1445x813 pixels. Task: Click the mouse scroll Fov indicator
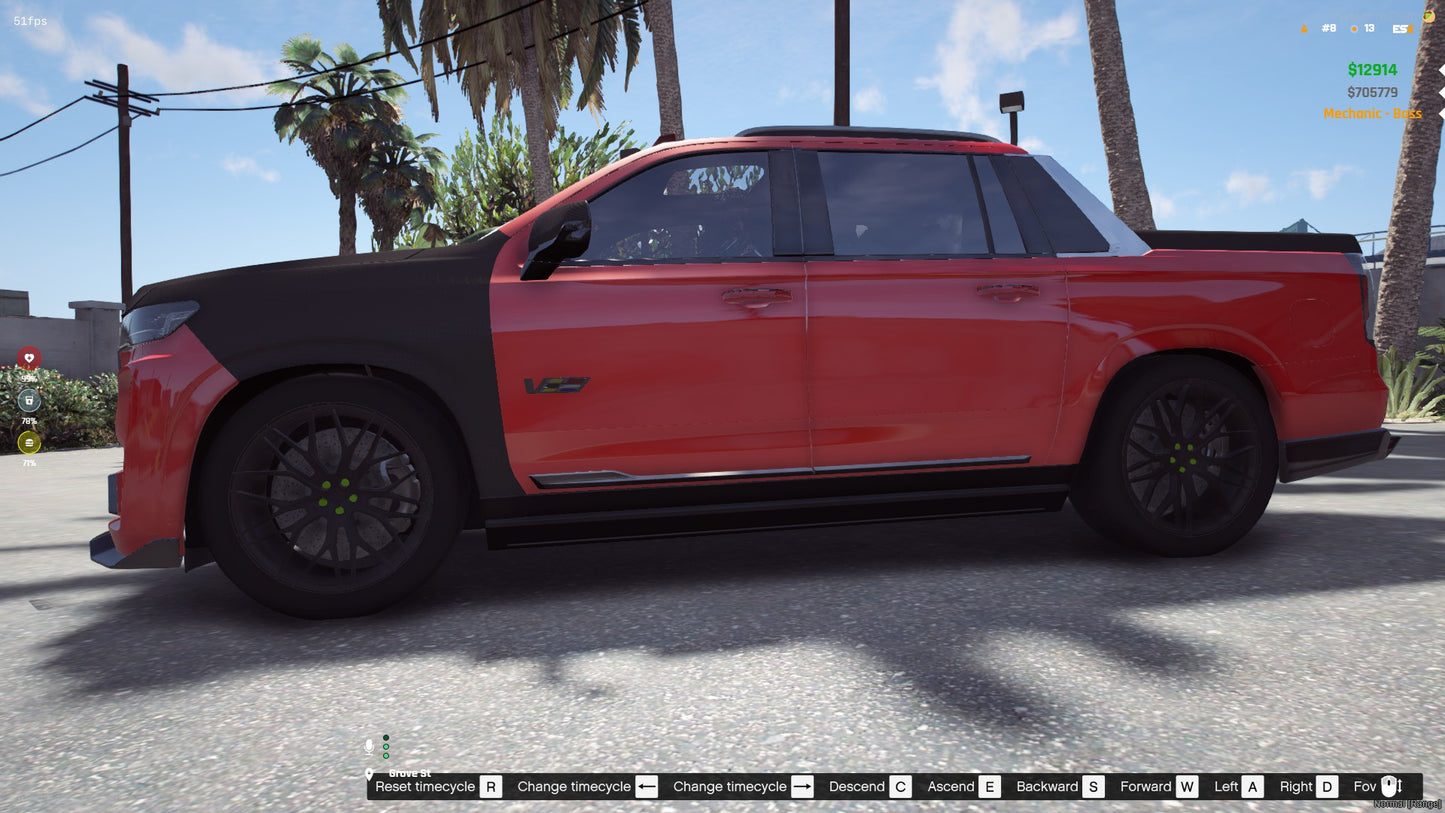pyautogui.click(x=1389, y=786)
